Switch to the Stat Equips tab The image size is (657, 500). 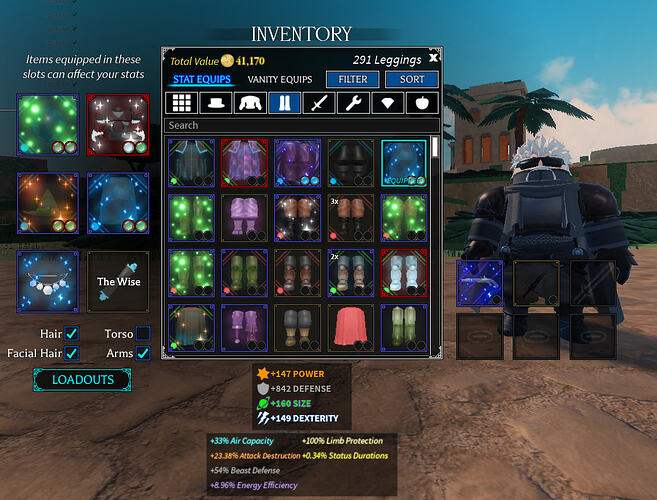pos(202,79)
